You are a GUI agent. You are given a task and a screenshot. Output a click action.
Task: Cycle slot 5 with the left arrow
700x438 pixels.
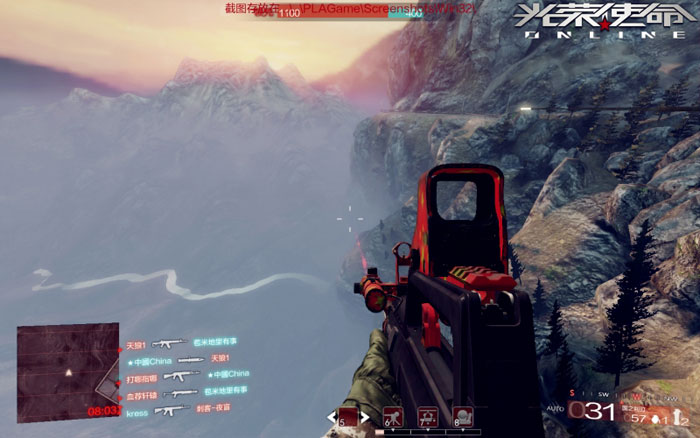(330, 417)
